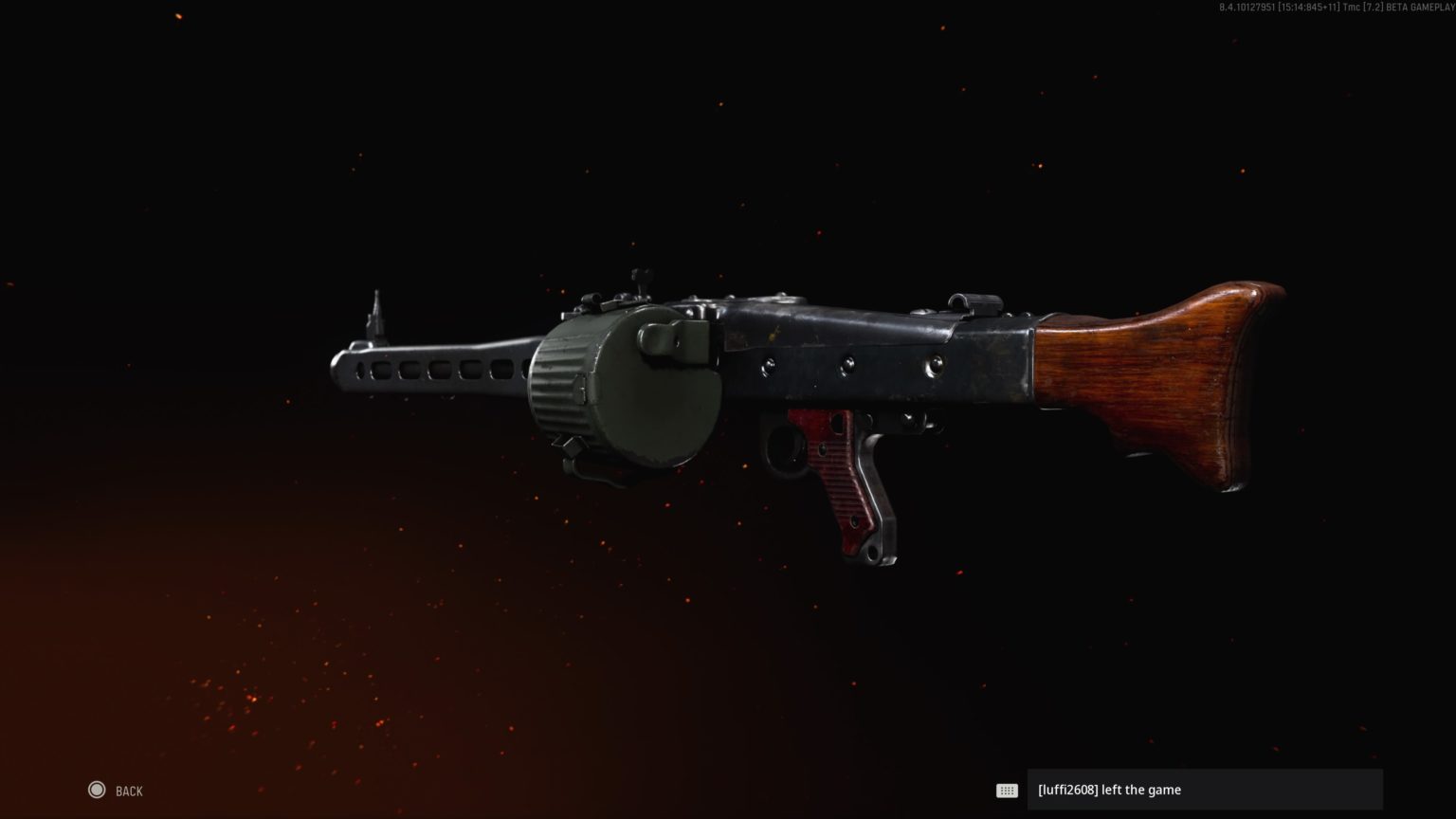Expand the chat by clicking its message bar

coord(1204,790)
